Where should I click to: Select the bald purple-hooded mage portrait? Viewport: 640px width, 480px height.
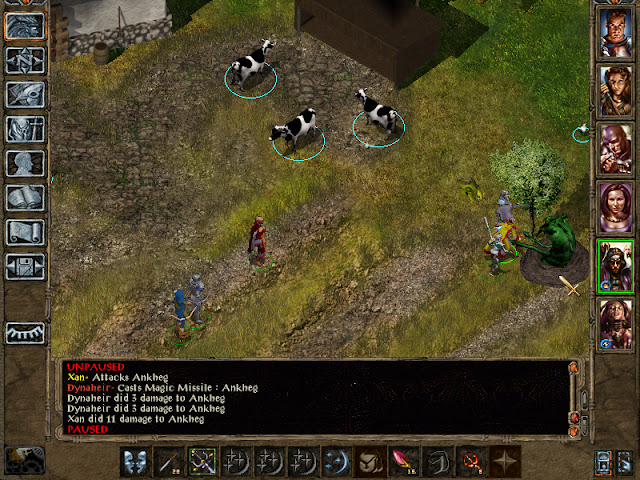pyautogui.click(x=614, y=150)
